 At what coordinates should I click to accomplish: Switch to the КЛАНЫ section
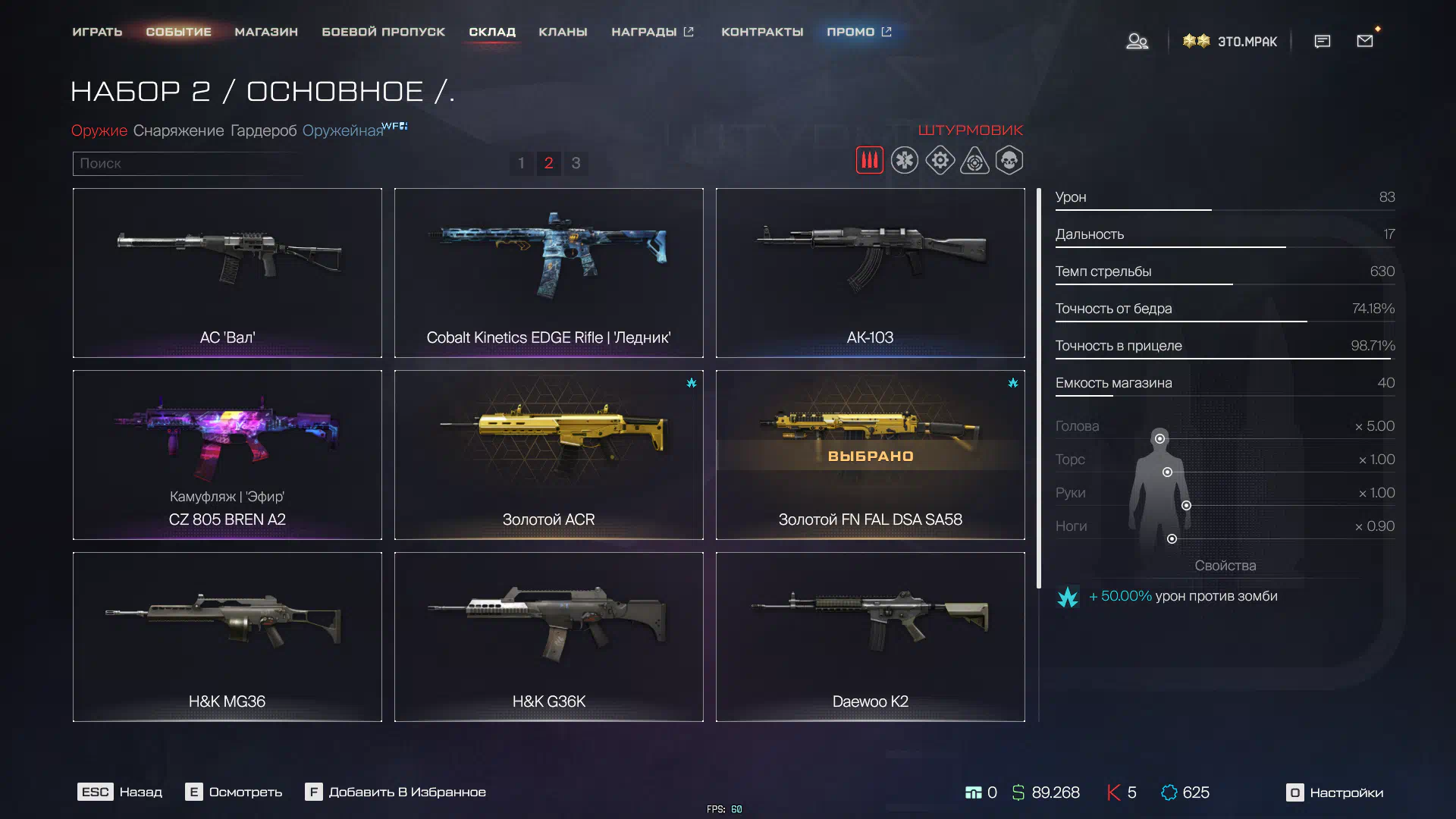(x=563, y=32)
